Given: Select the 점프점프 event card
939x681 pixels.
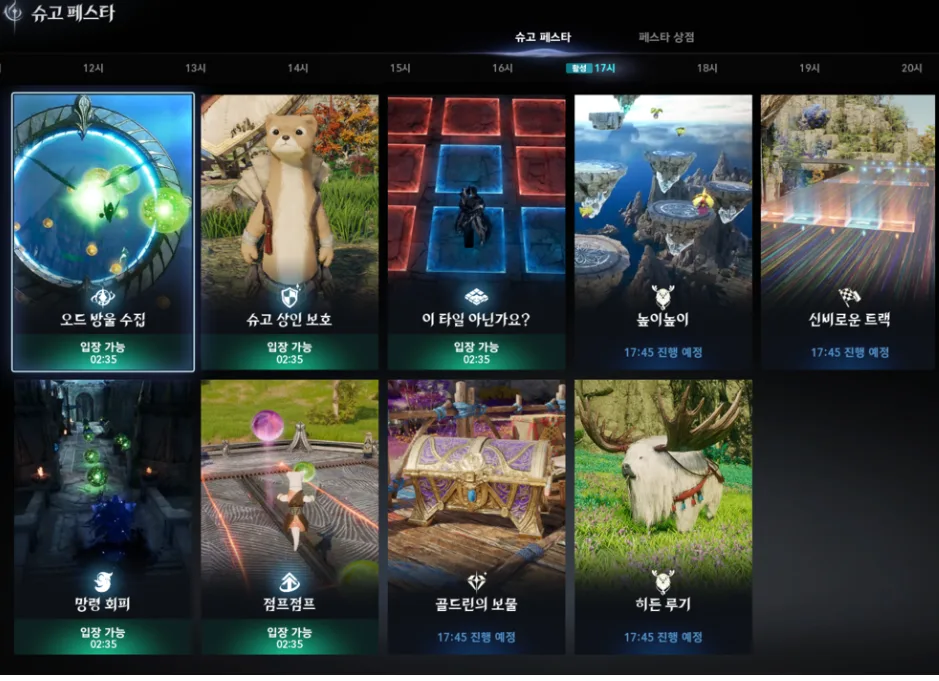Looking at the screenshot, I should (289, 516).
